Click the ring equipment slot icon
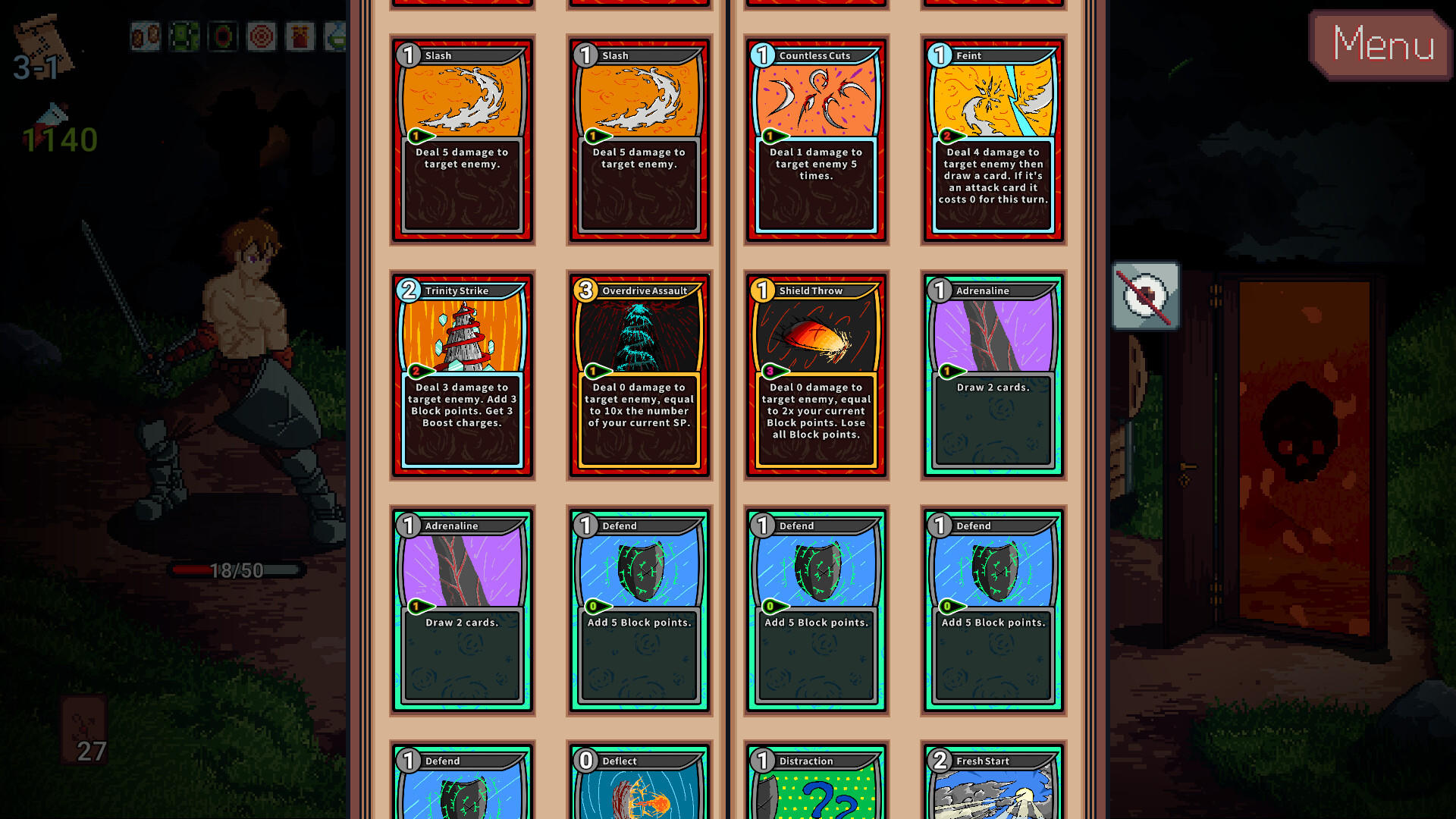The height and width of the screenshot is (819, 1456). tap(222, 36)
